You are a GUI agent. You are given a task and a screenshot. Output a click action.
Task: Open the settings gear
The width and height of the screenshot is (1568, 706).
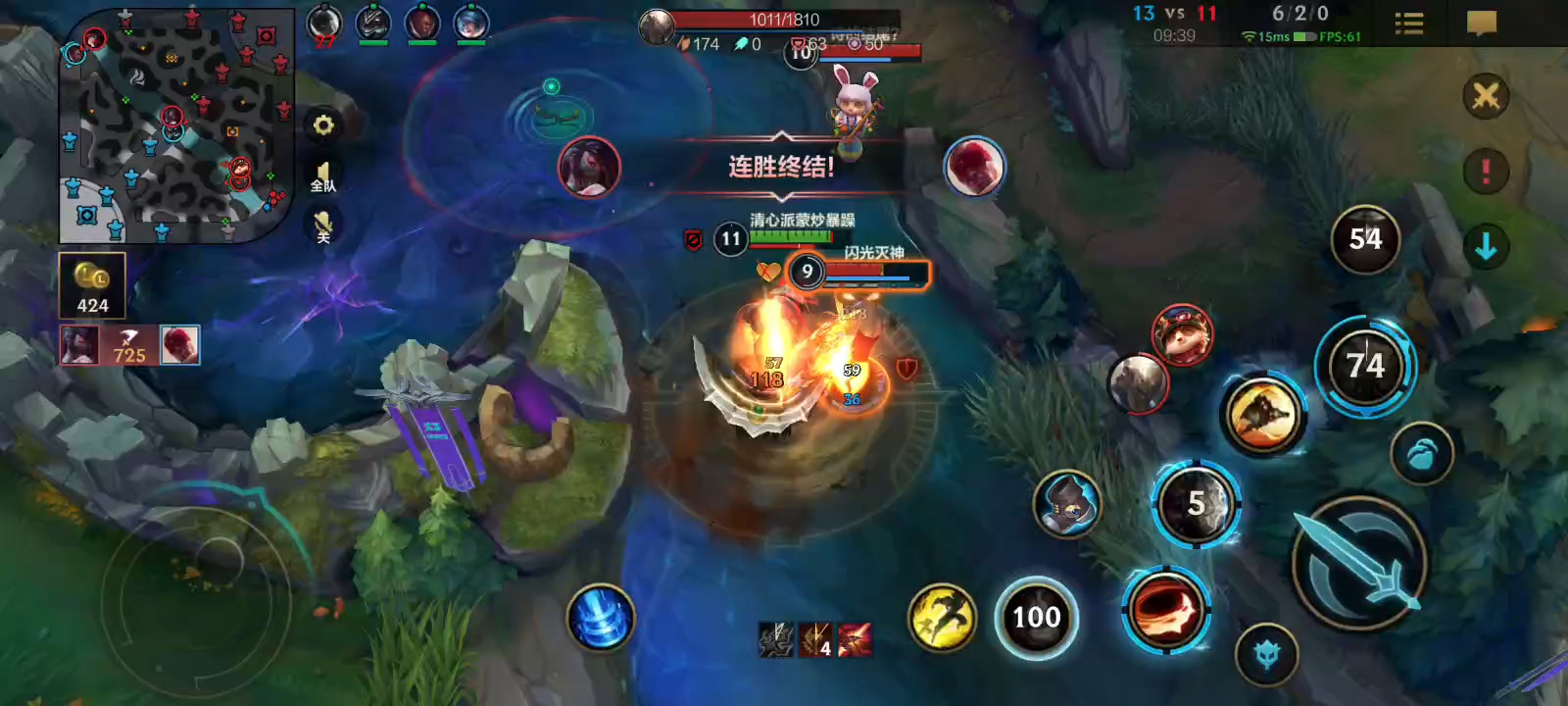pos(323,126)
